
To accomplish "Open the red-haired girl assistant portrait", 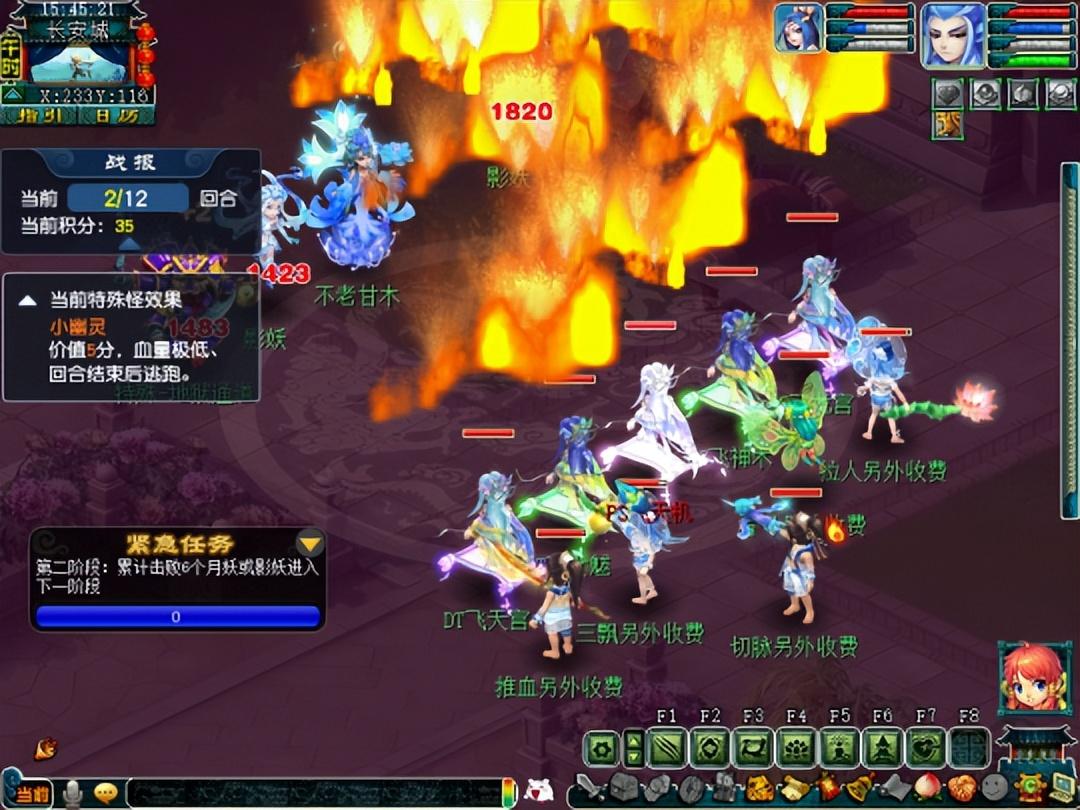I will pyautogui.click(x=1028, y=678).
